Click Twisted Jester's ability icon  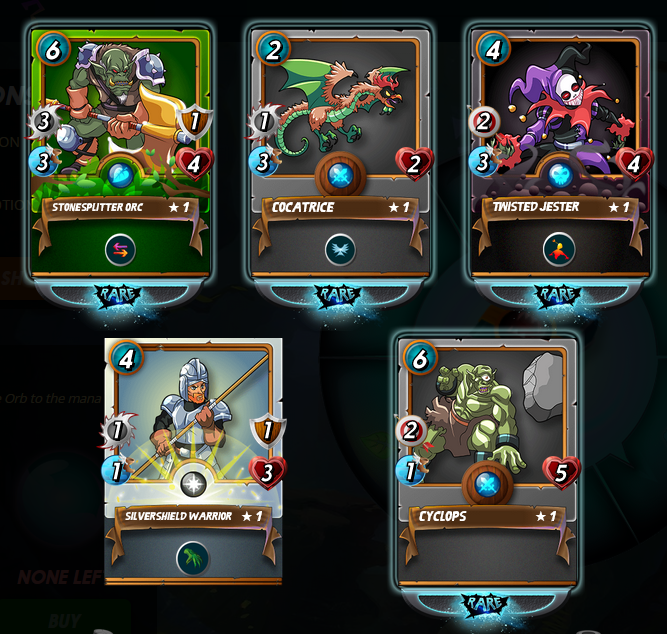pyautogui.click(x=559, y=250)
